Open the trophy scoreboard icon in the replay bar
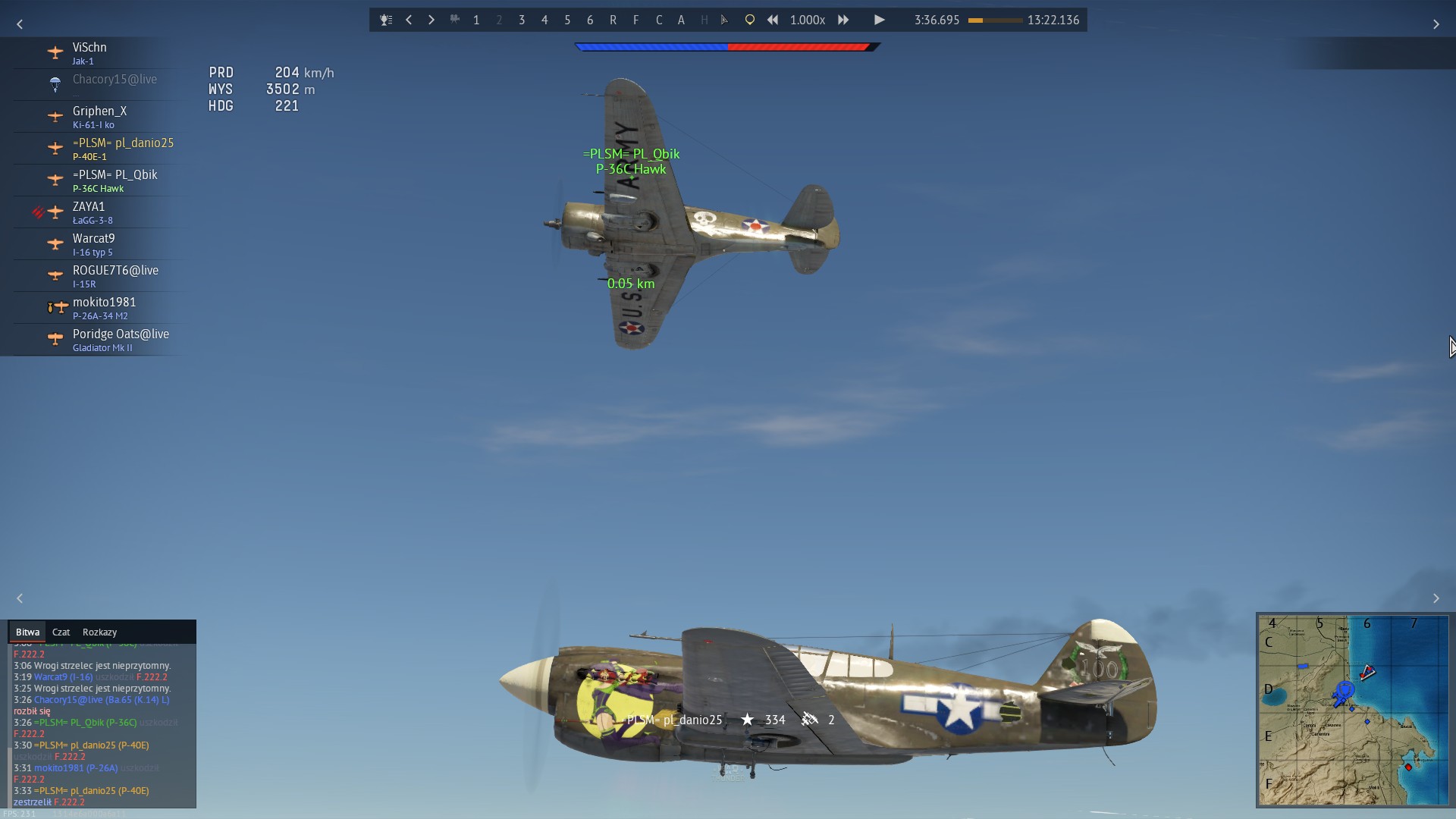Screen dimensions: 1456x819 [x=386, y=20]
